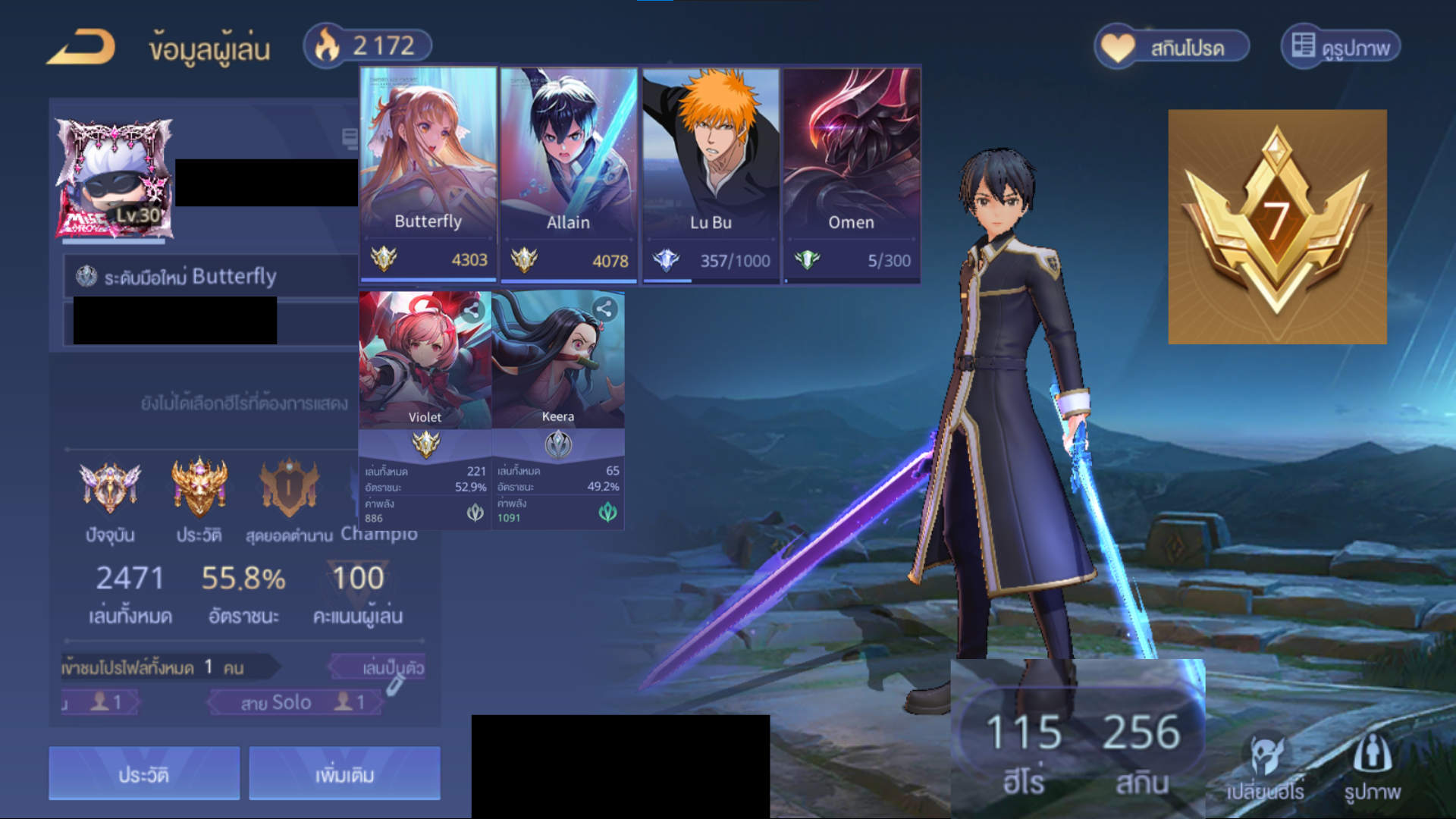Select the Allain hero card

(x=568, y=174)
